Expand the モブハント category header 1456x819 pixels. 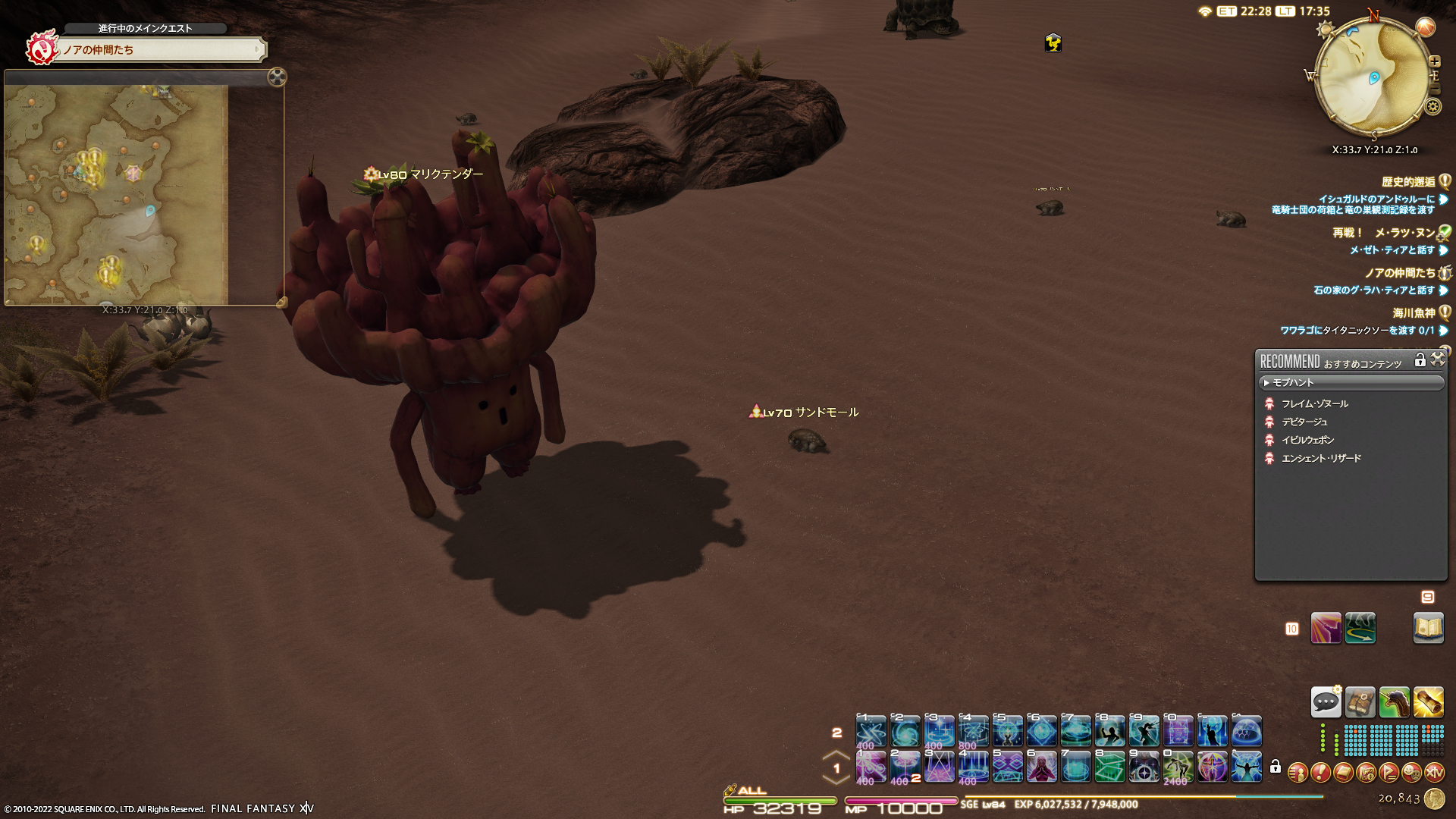(1351, 383)
